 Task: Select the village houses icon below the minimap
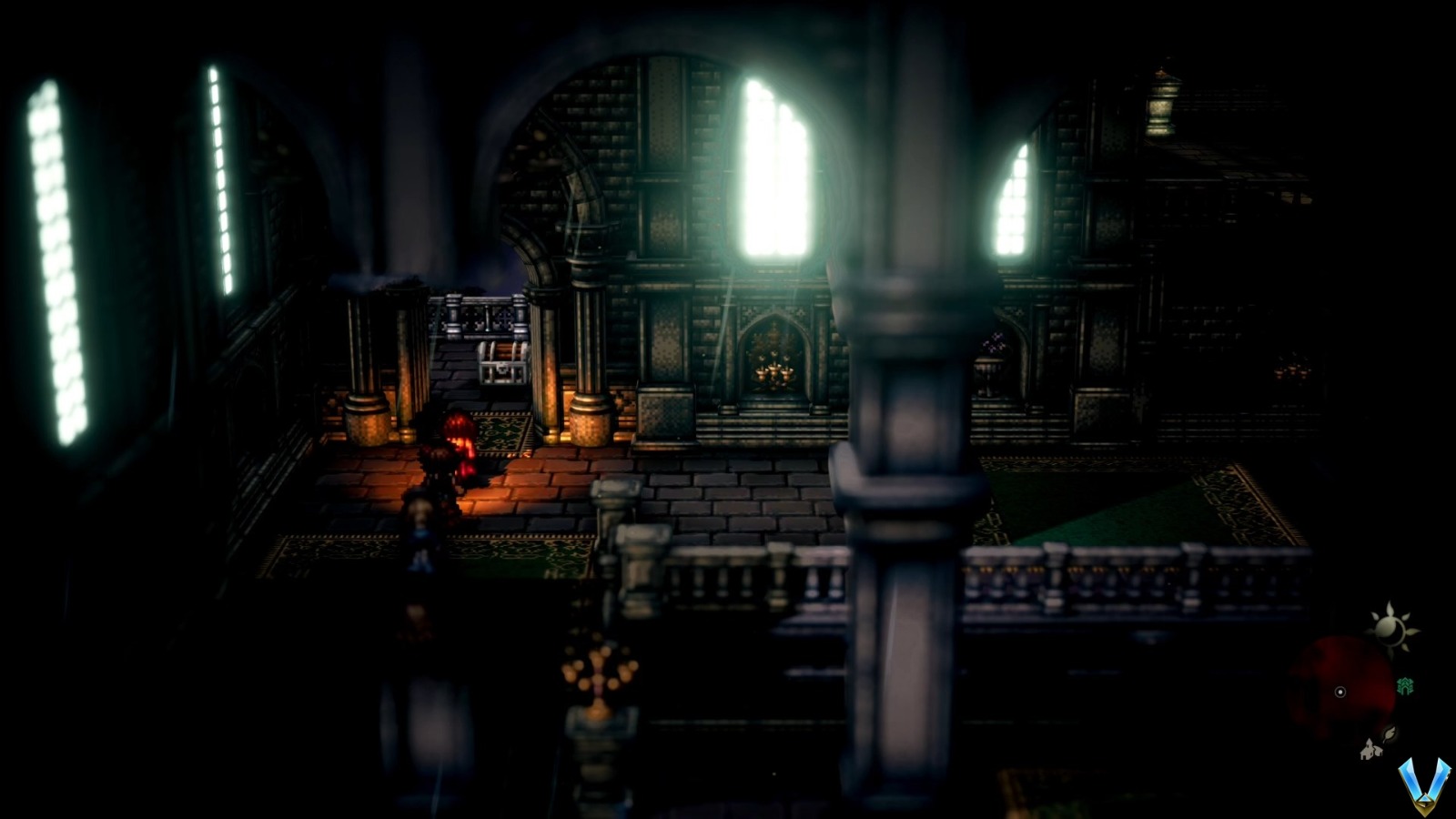tap(1370, 750)
